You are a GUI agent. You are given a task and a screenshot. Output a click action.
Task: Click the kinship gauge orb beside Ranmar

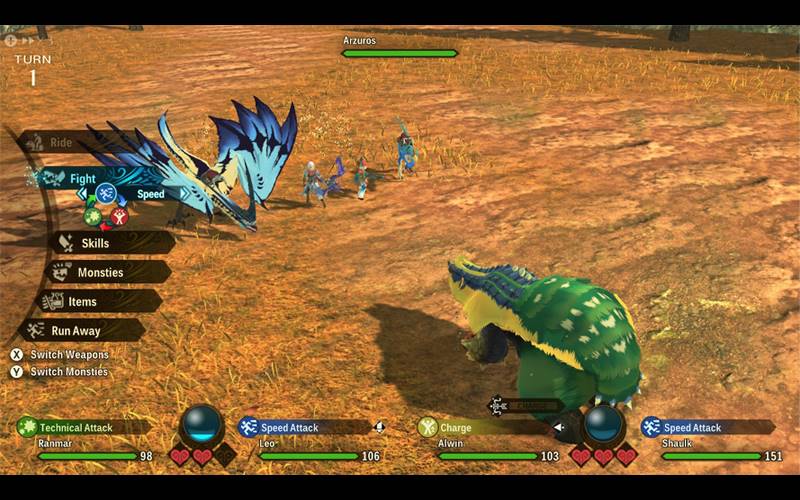[x=202, y=425]
